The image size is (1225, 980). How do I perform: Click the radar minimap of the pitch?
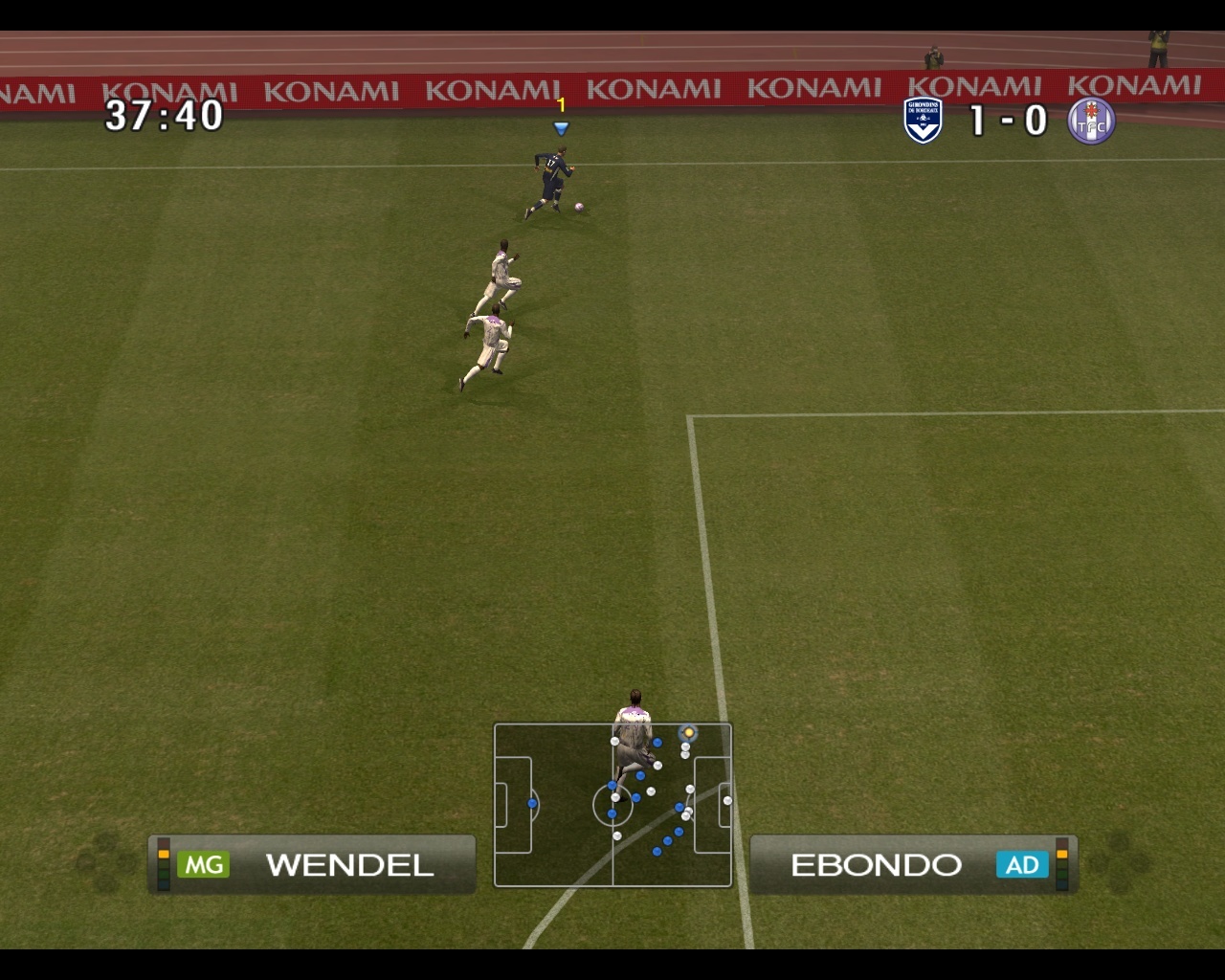(612, 805)
